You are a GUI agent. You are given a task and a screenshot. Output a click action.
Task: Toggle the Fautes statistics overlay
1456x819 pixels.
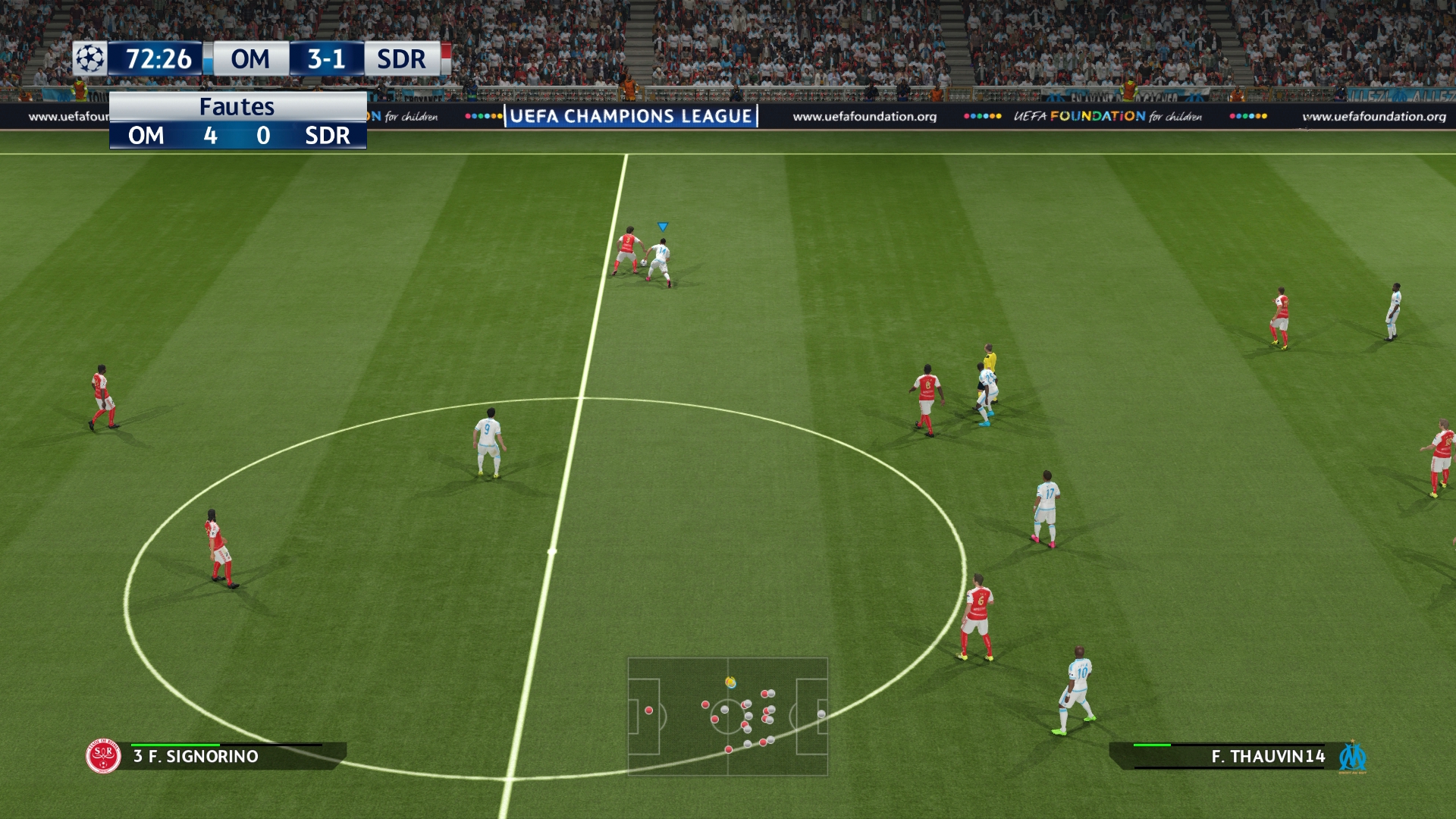click(x=237, y=107)
